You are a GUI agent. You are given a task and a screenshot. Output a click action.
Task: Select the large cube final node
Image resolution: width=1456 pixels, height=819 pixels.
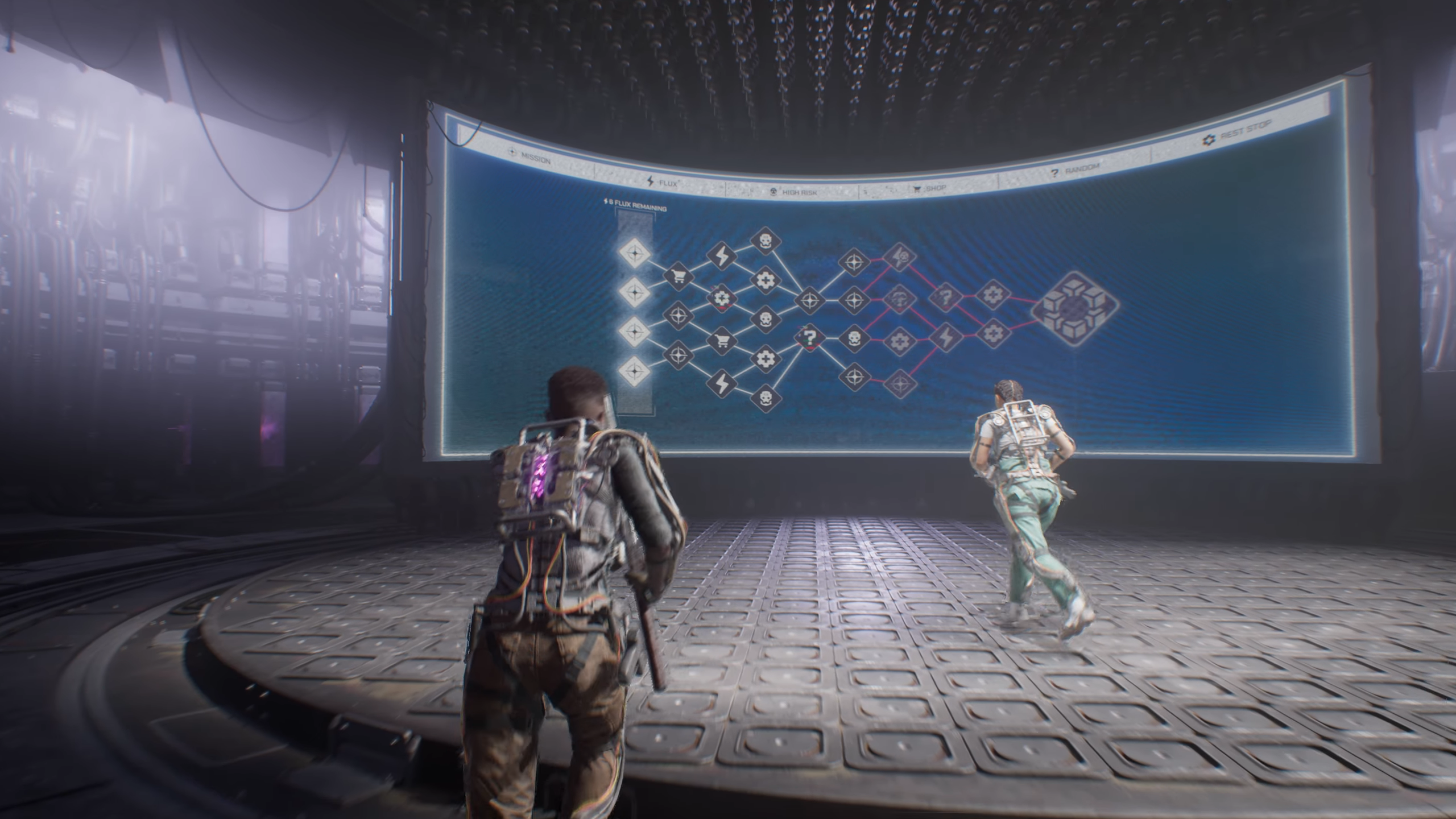[1075, 311]
